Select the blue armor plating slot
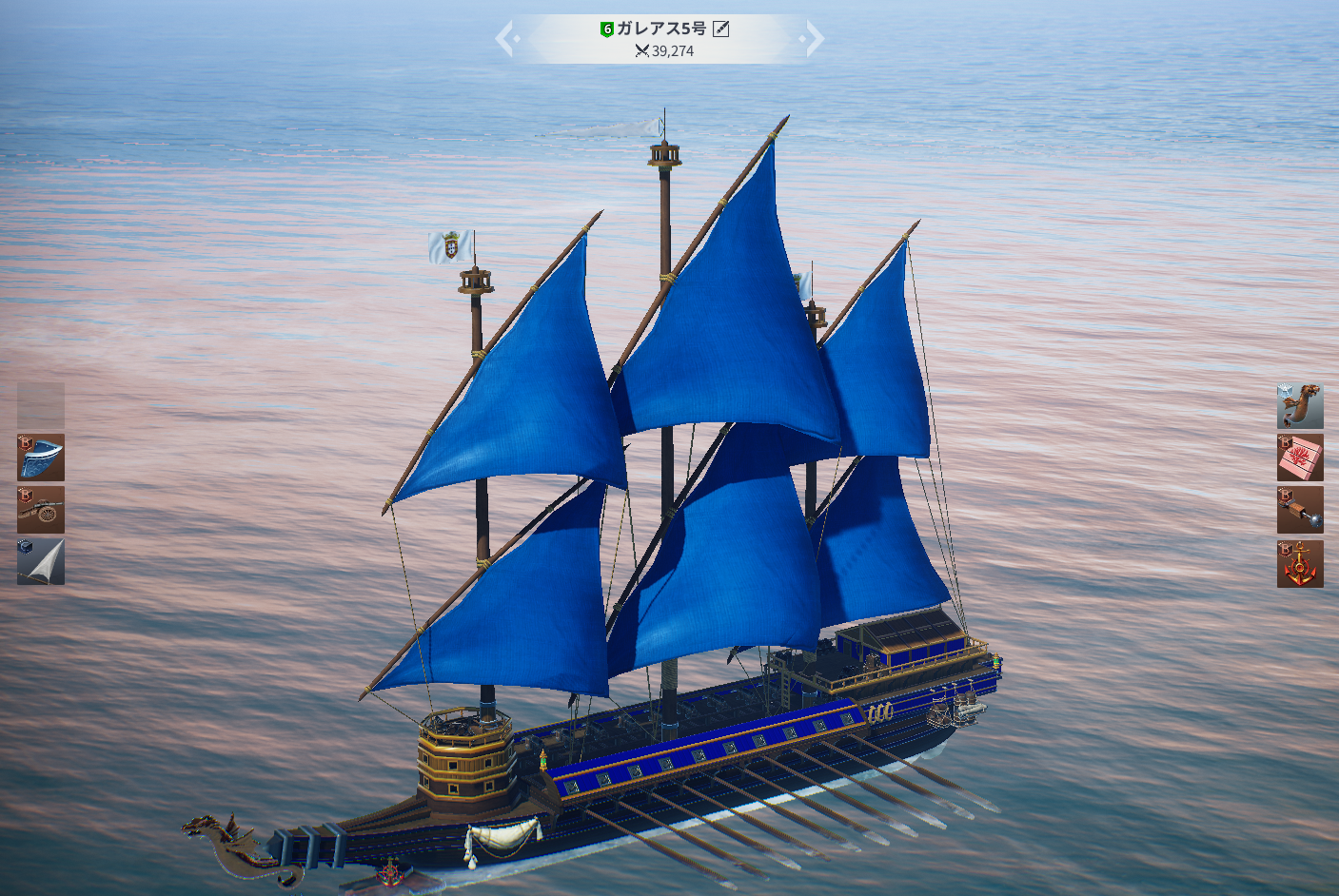1339x896 pixels. tap(41, 458)
